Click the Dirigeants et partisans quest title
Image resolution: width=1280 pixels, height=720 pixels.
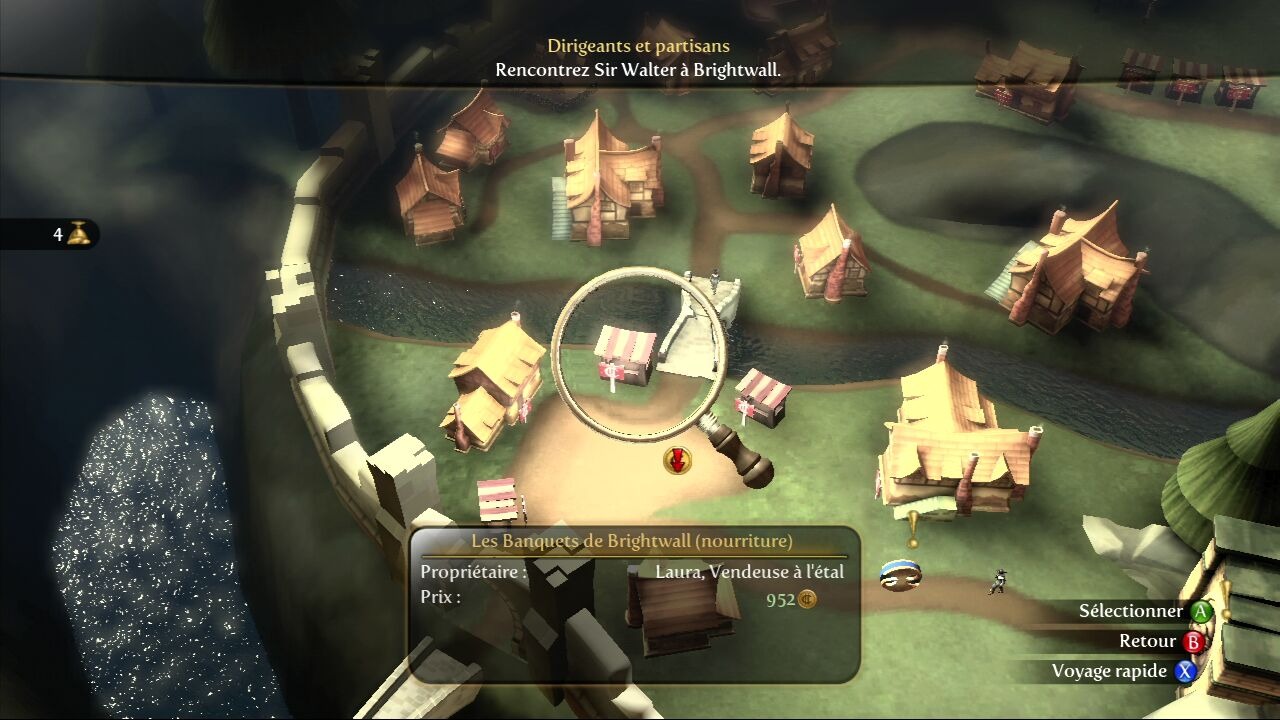(638, 46)
